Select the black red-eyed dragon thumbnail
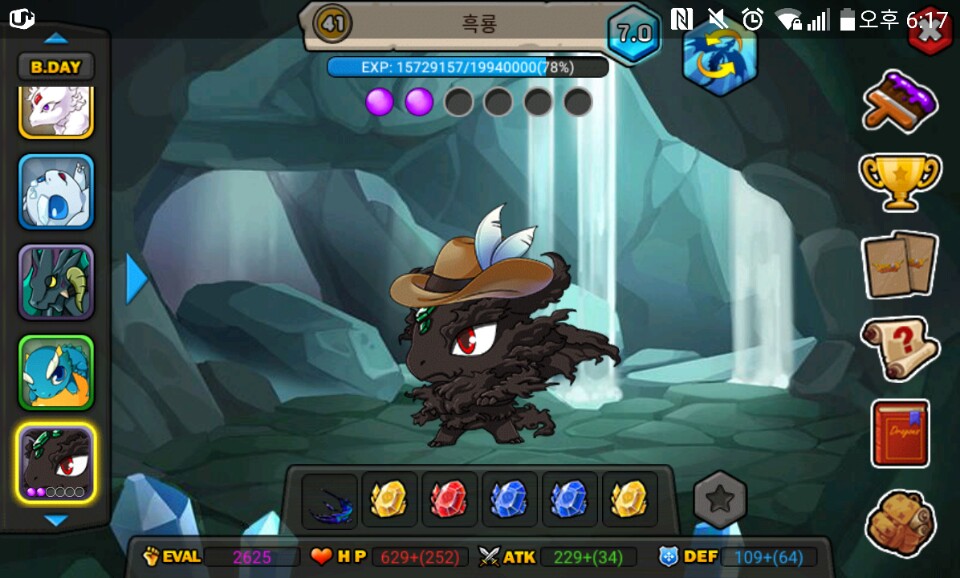This screenshot has height=578, width=960. 56,462
